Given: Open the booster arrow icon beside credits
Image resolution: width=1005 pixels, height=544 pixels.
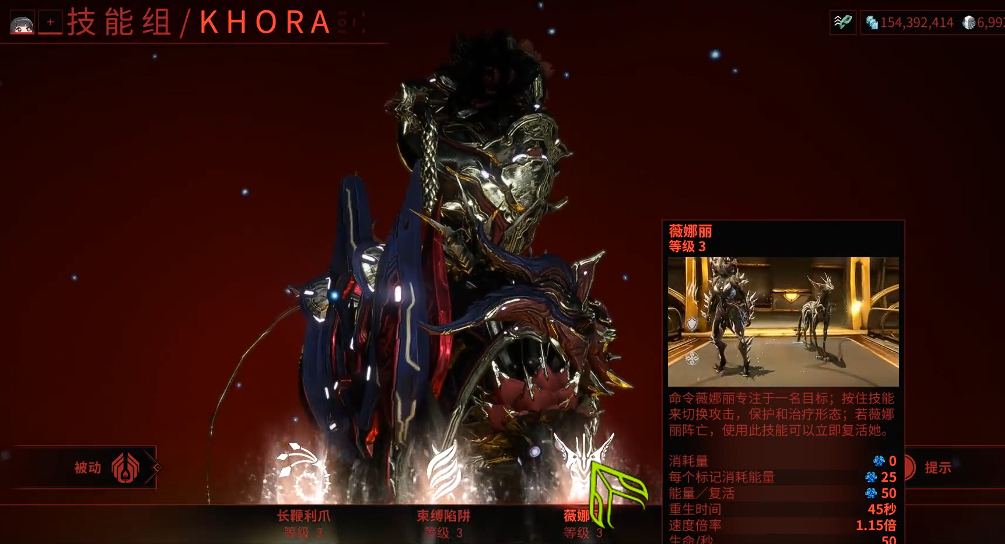Looking at the screenshot, I should [x=843, y=22].
